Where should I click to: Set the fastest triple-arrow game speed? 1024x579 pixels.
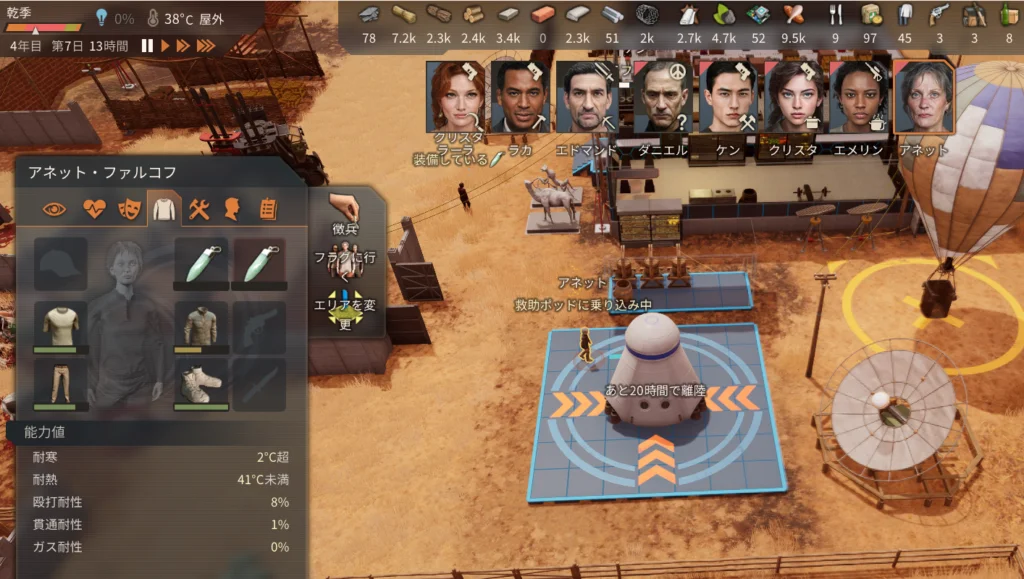pyautogui.click(x=205, y=45)
